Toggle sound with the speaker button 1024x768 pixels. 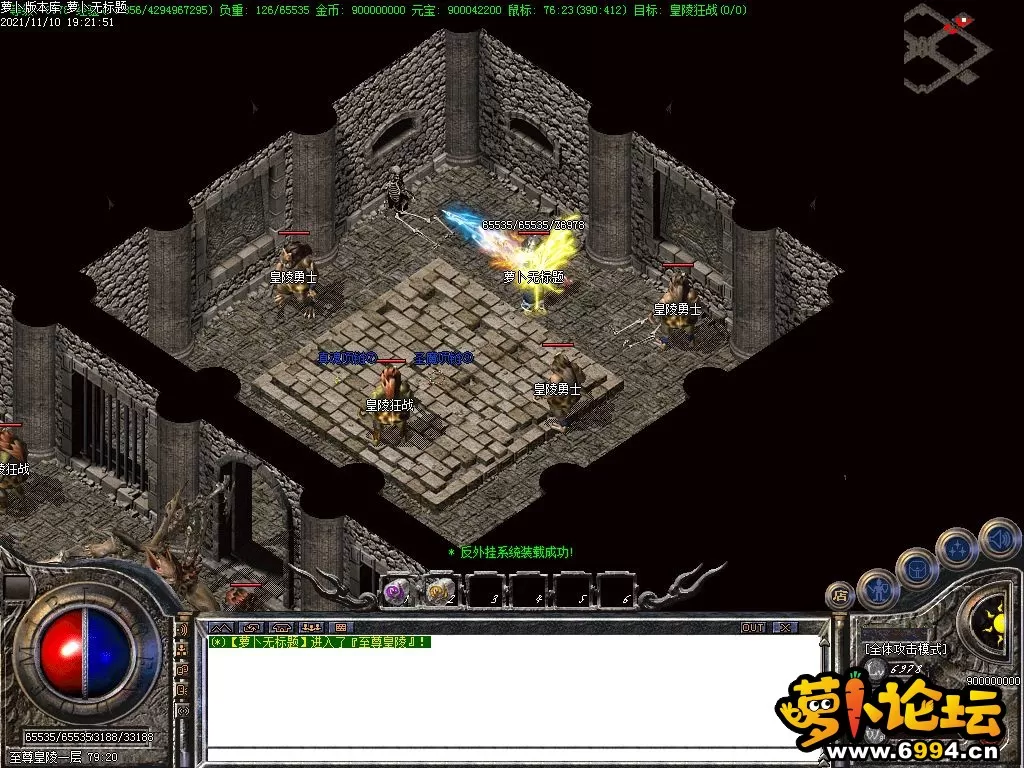(x=999, y=538)
